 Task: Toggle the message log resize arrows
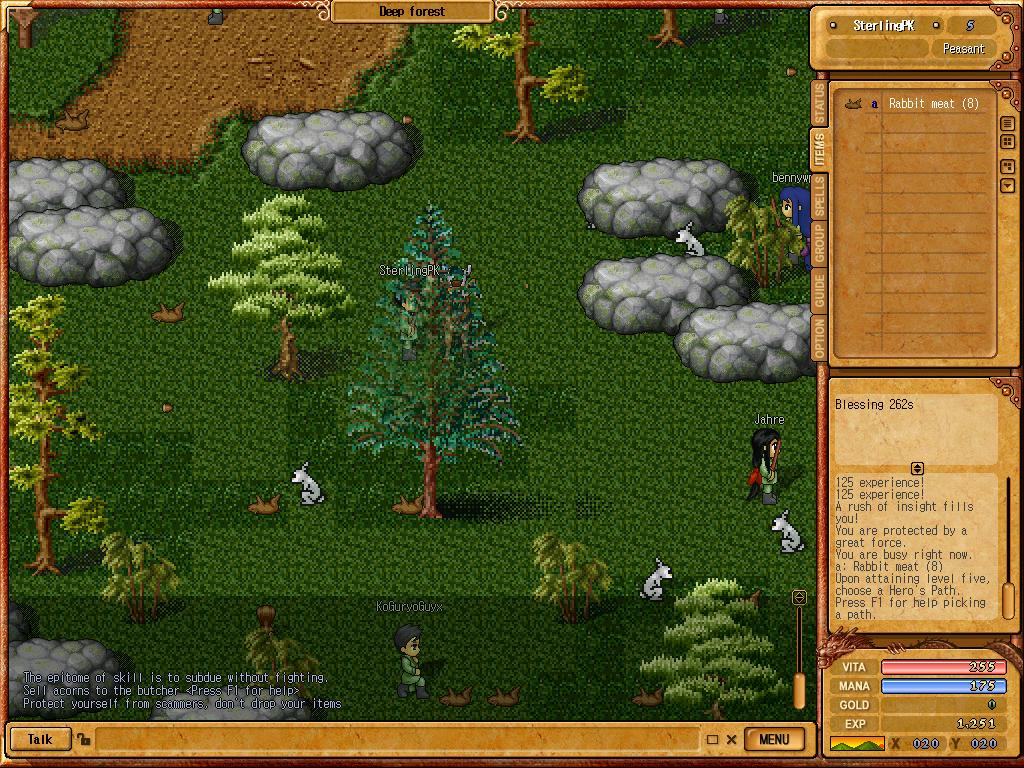pos(916,468)
